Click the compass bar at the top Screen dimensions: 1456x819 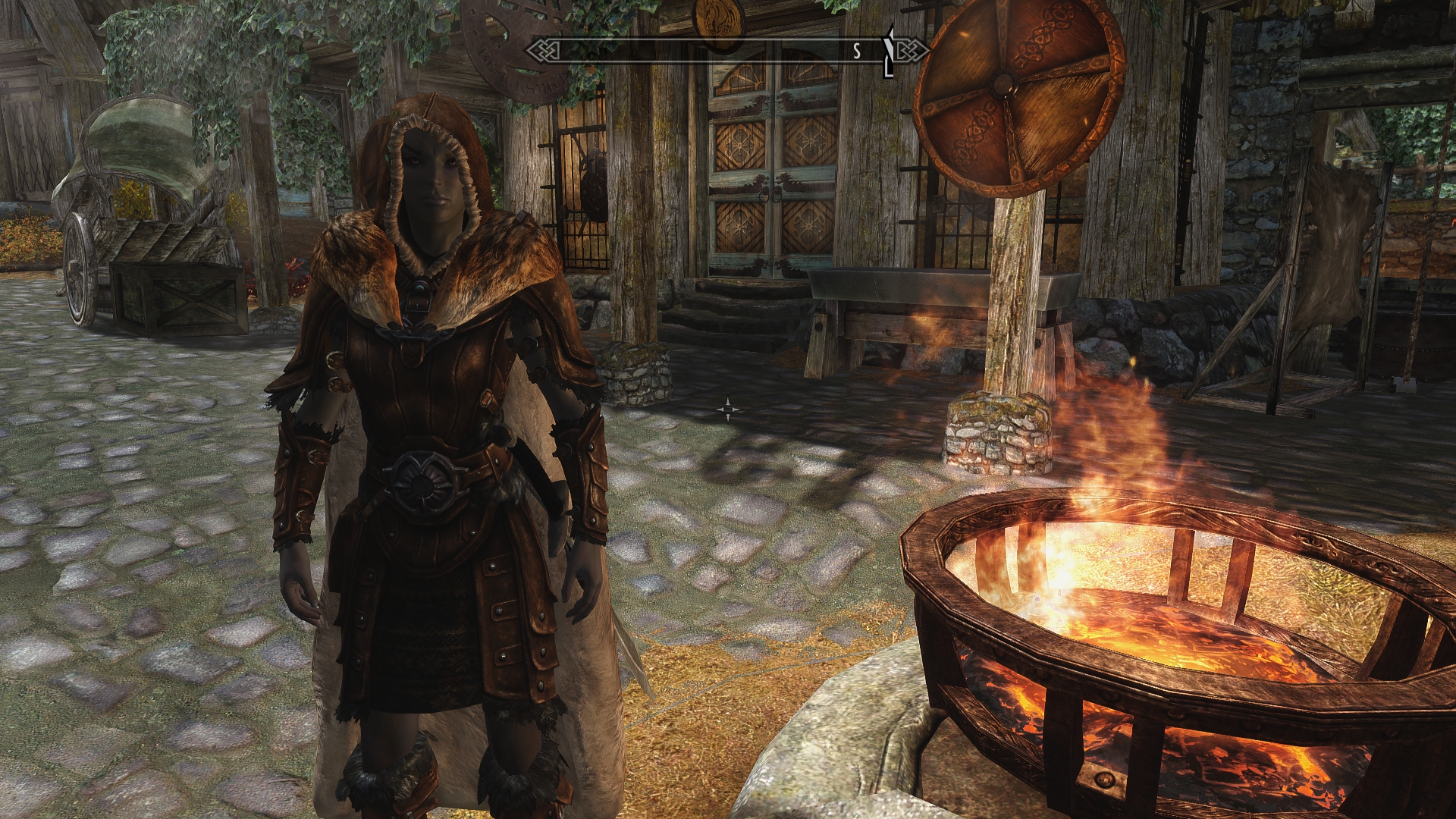pyautogui.click(x=726, y=51)
